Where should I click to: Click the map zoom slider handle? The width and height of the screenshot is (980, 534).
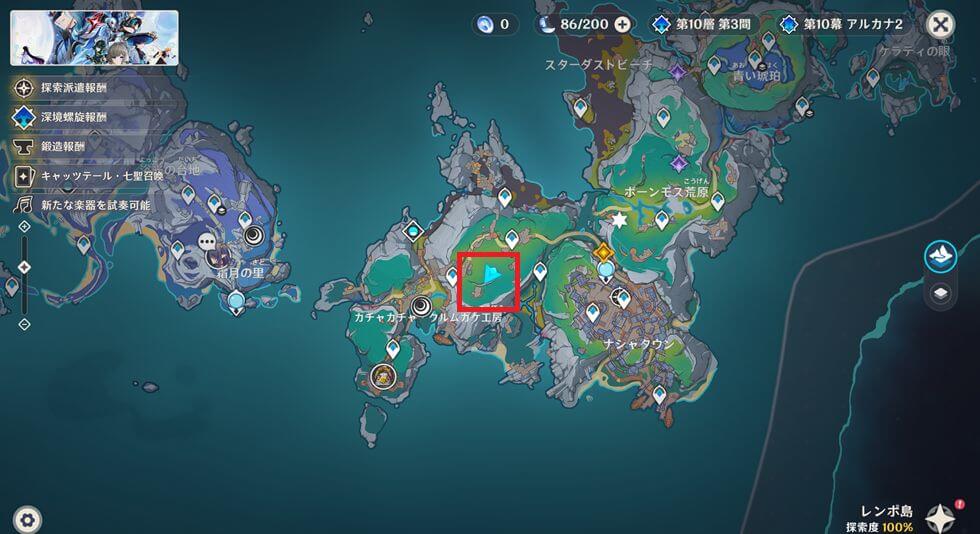tap(24, 267)
